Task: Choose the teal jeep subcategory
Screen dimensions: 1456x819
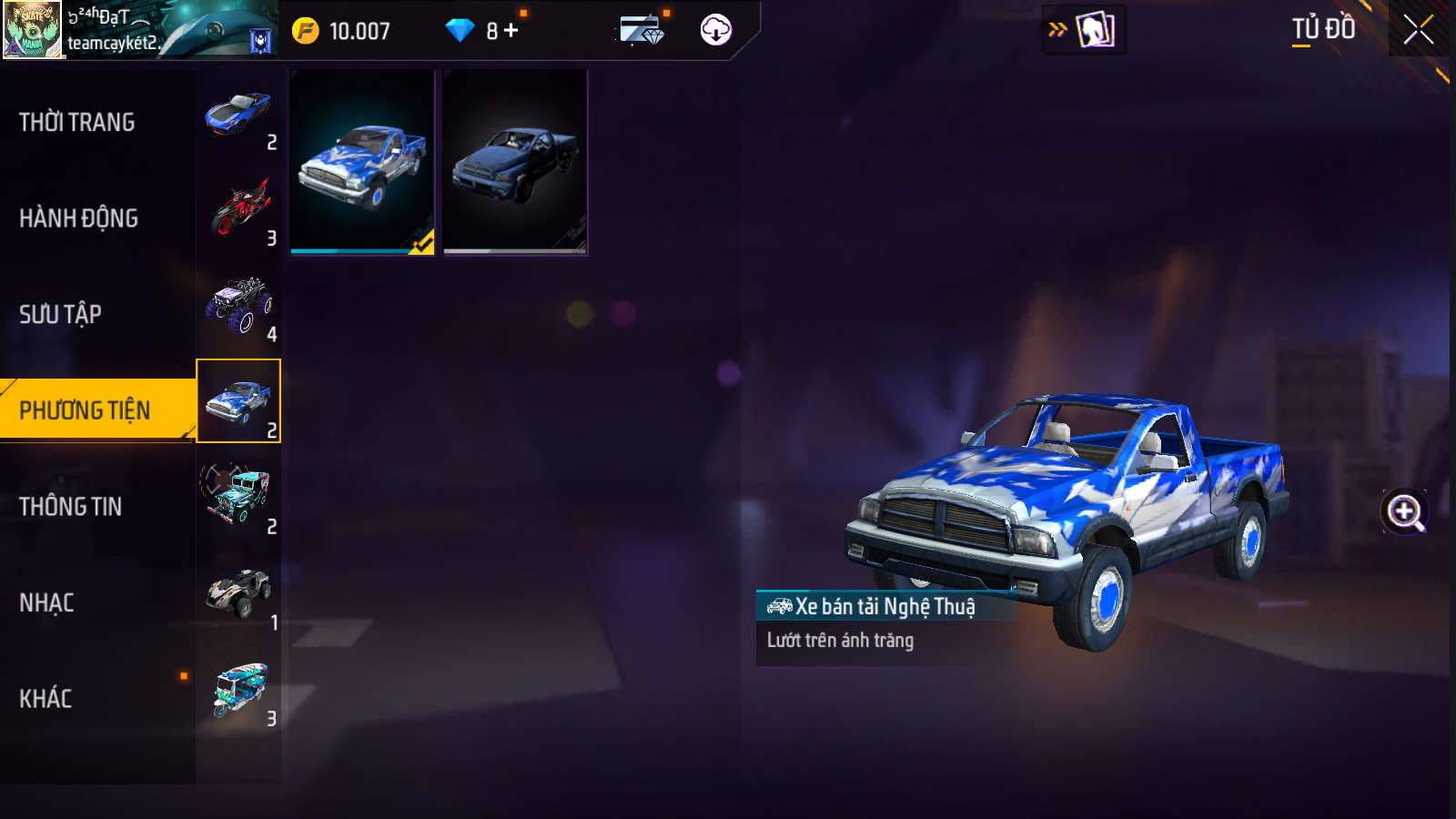Action: point(238,497)
